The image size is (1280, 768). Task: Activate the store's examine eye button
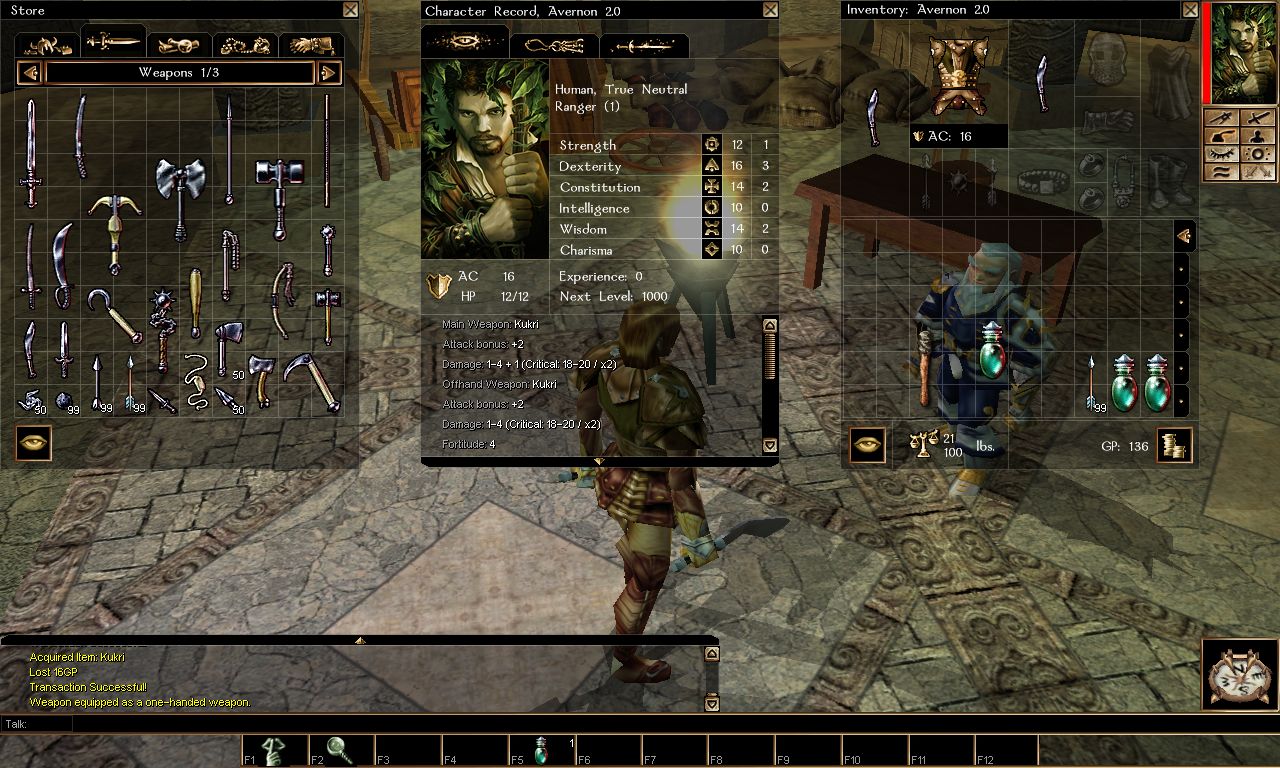[34, 443]
